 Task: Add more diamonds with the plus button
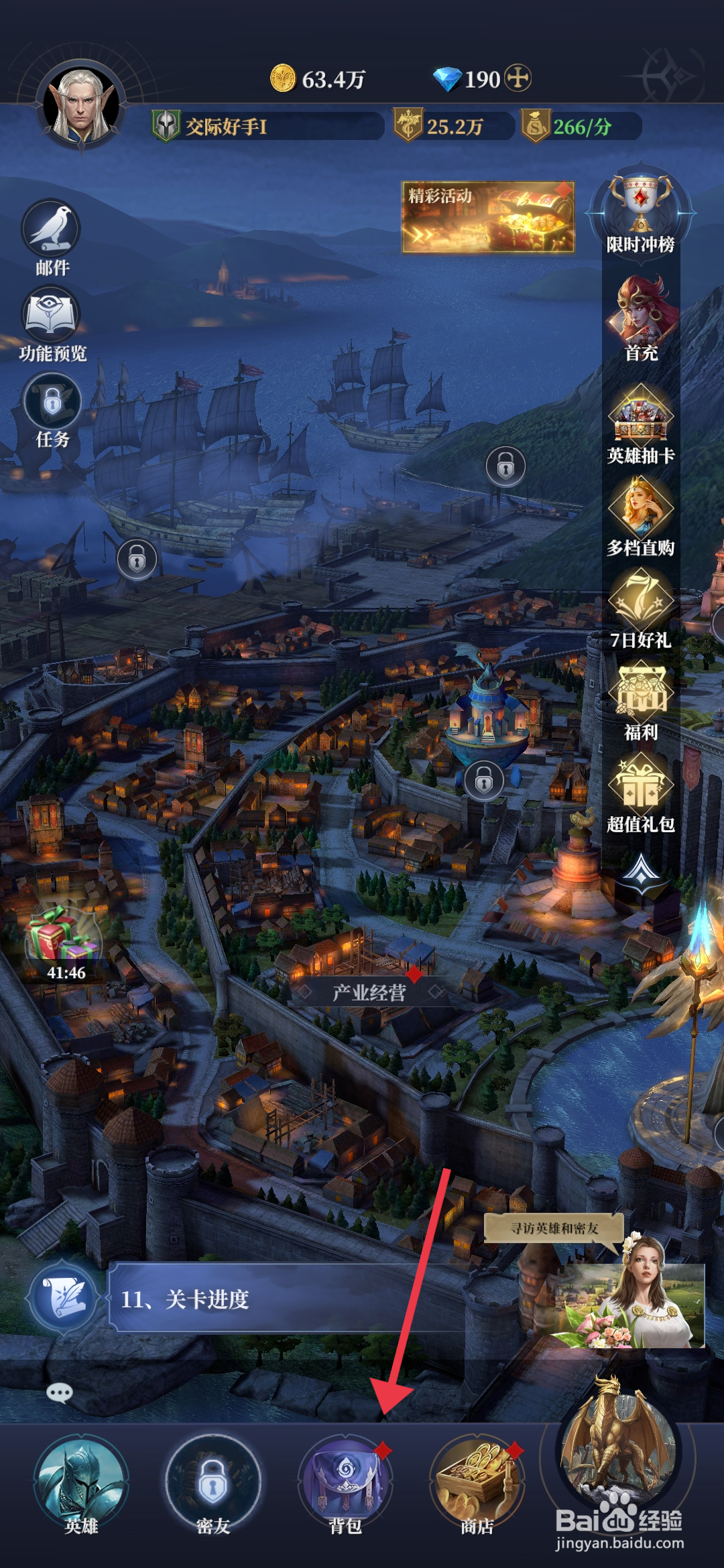(518, 78)
